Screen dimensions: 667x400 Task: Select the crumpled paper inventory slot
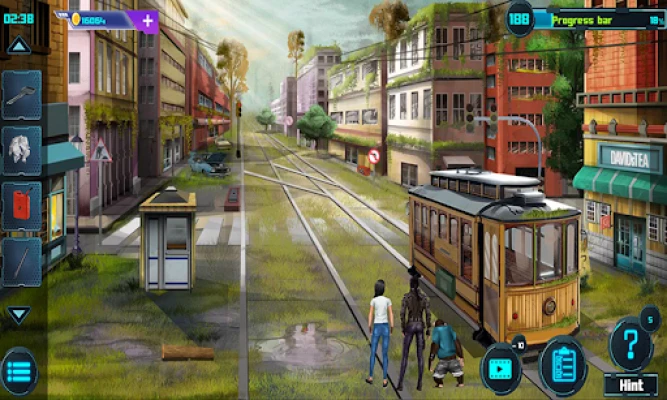22,150
